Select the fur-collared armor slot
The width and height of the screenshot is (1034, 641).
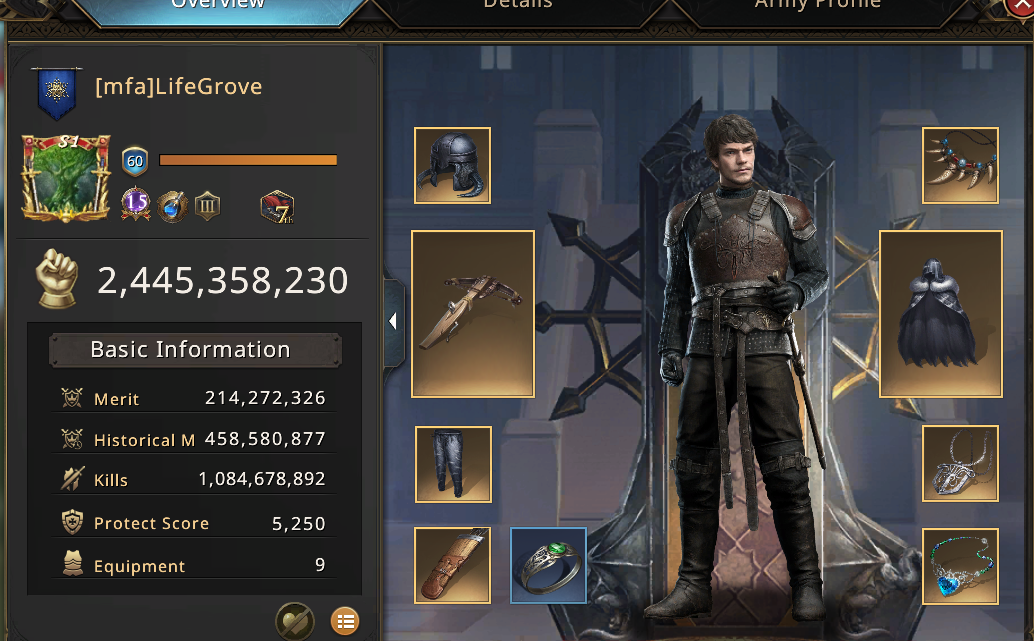click(x=941, y=314)
